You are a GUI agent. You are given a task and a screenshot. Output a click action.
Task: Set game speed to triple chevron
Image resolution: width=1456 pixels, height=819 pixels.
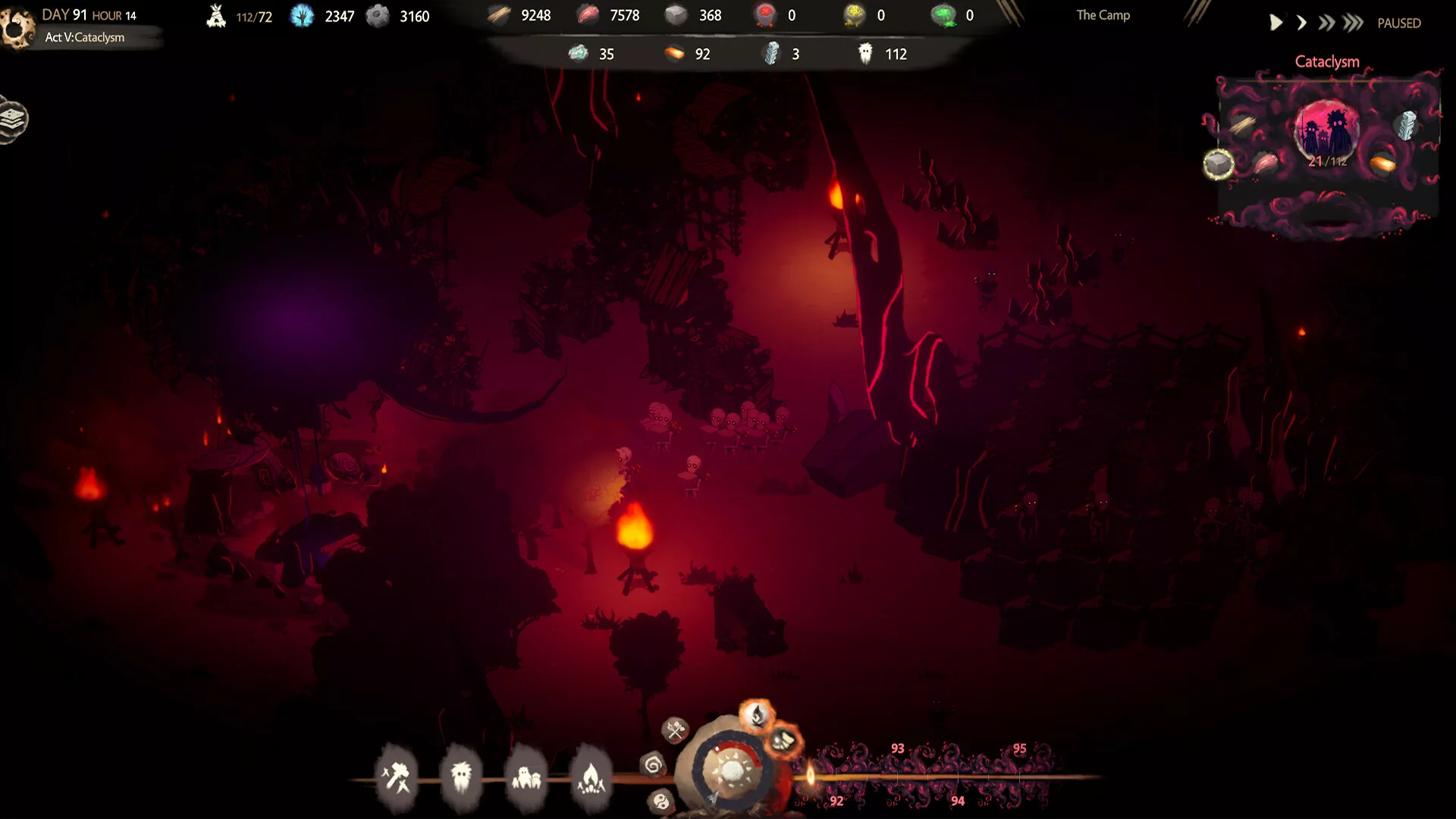[x=1353, y=24]
